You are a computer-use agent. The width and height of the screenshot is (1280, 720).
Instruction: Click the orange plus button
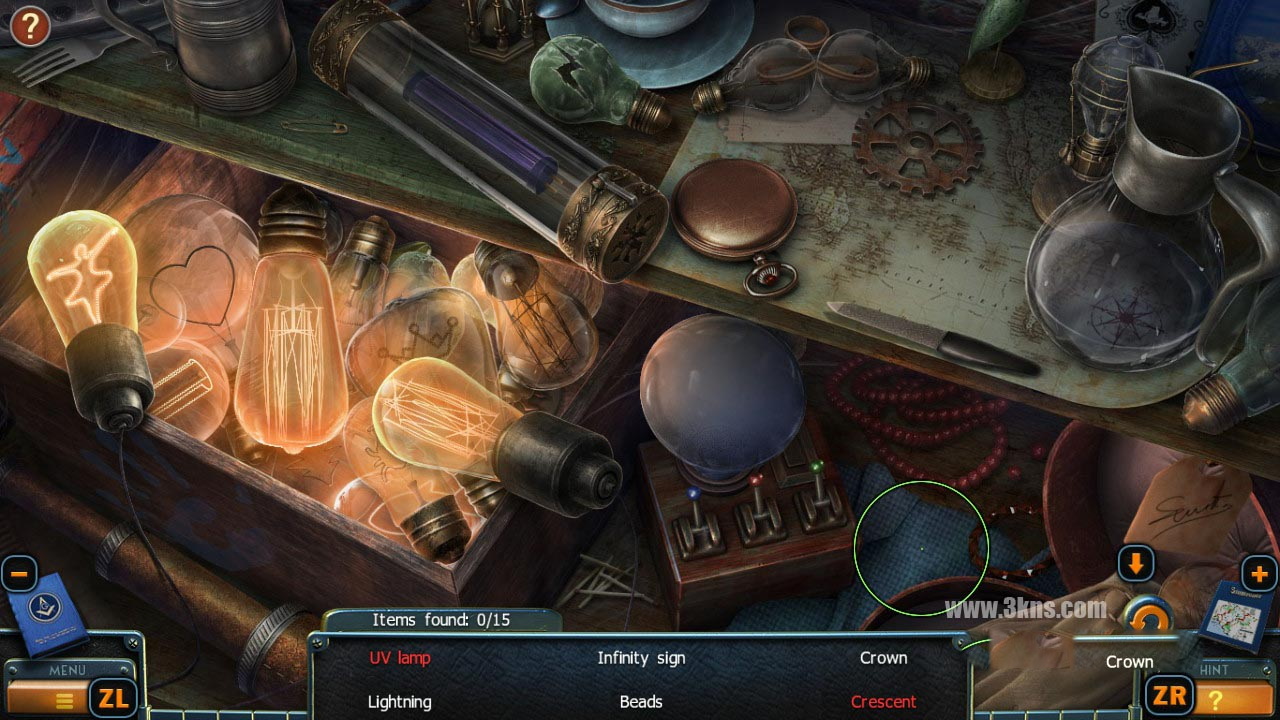click(x=1259, y=574)
